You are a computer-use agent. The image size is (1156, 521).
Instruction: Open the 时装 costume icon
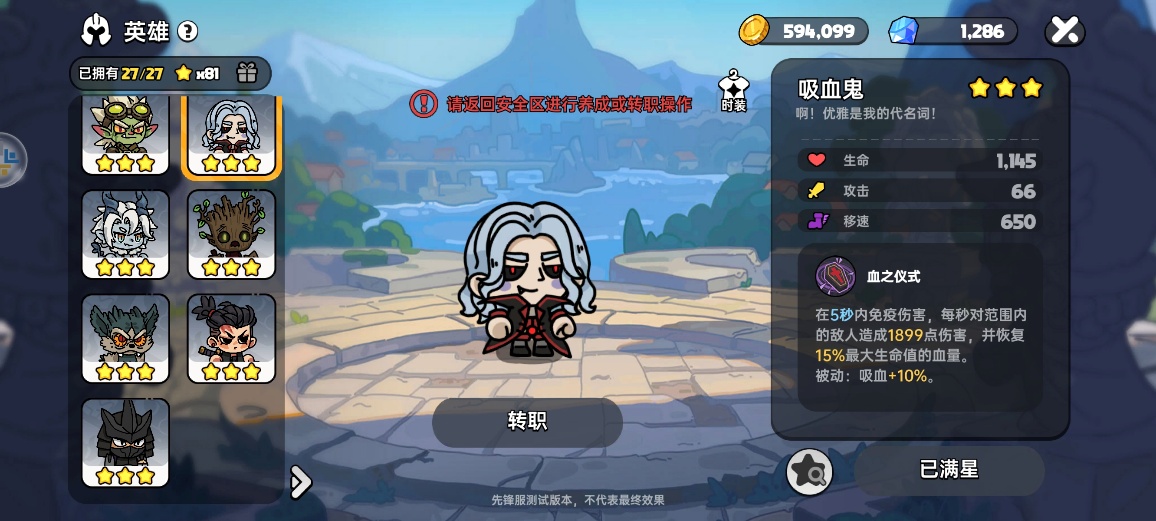tap(733, 90)
